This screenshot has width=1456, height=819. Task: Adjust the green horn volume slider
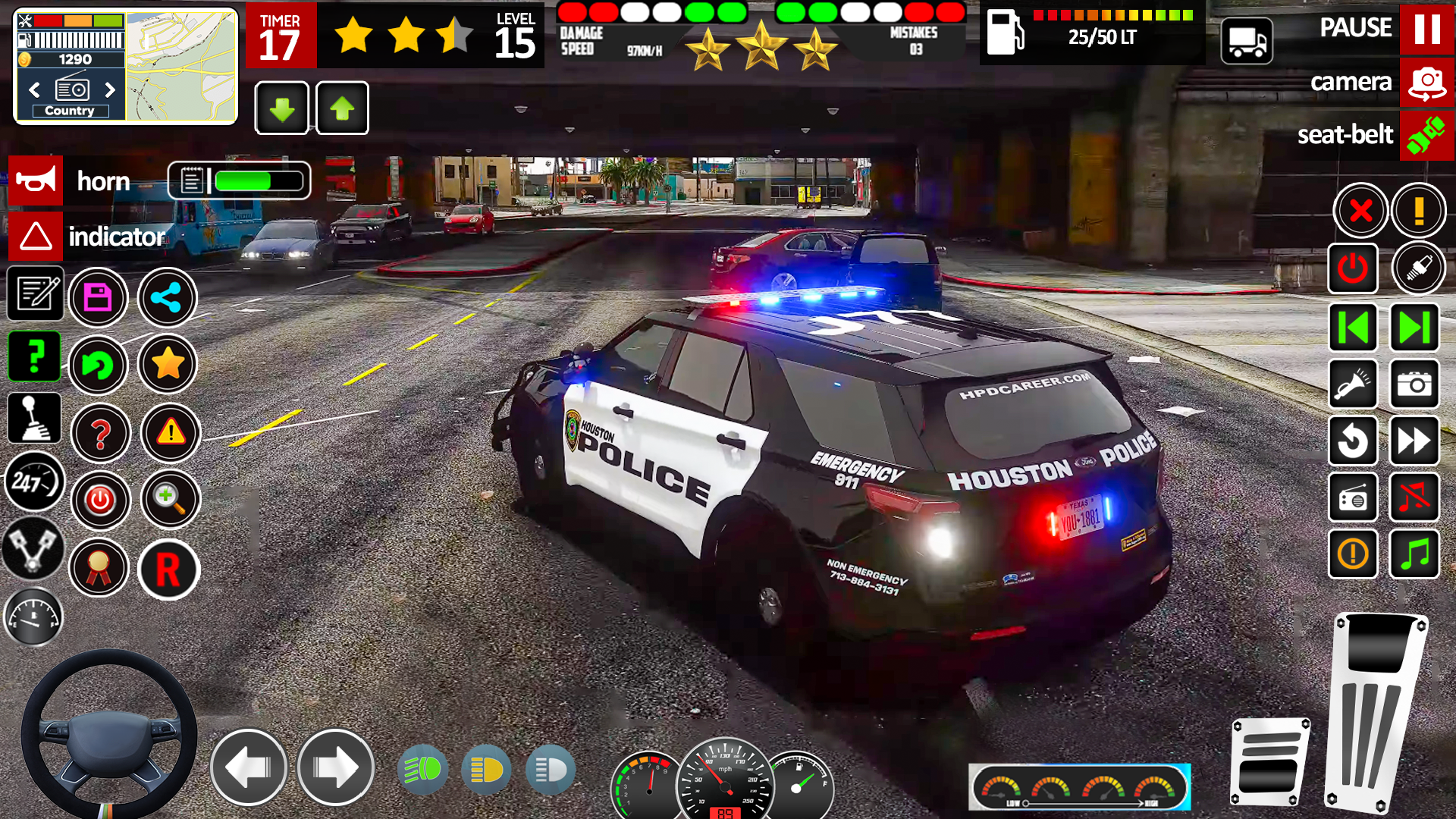click(x=243, y=180)
